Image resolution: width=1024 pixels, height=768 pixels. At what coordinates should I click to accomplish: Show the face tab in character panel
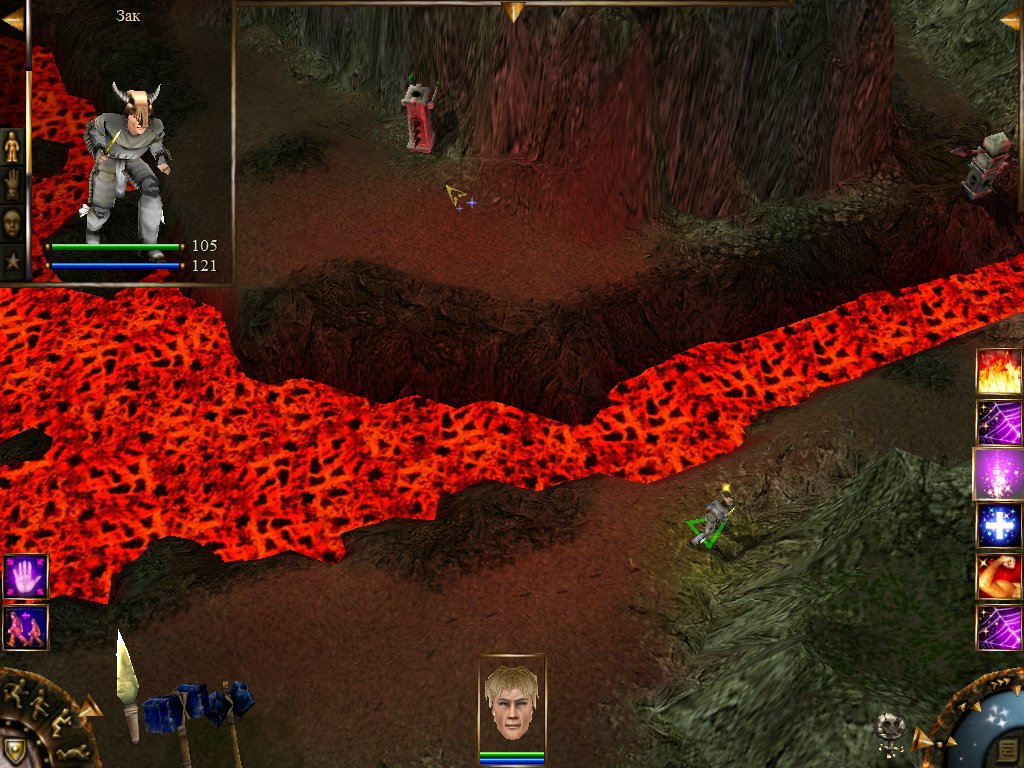coord(12,223)
